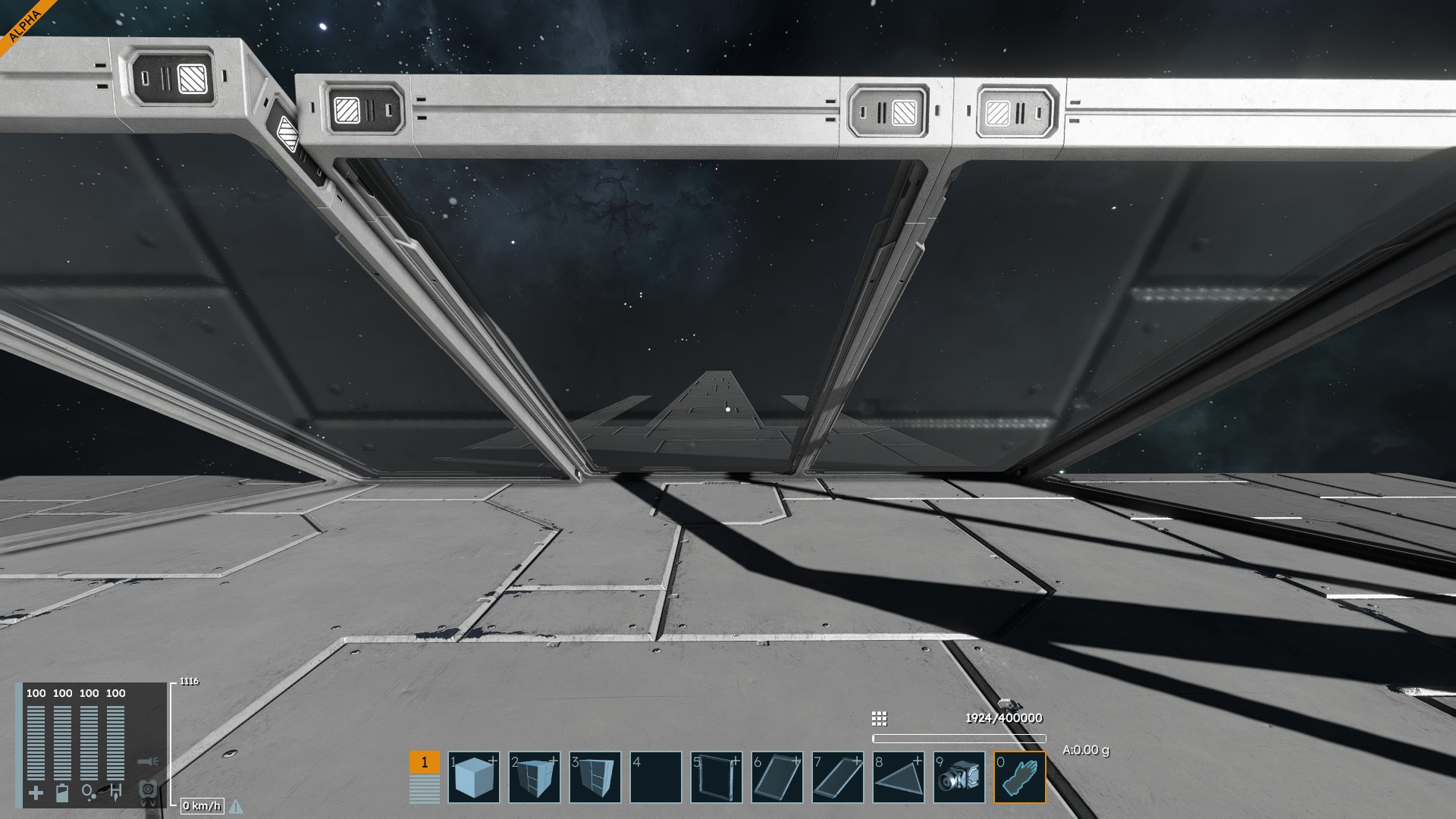Pick the block in hotbar slot 3
Image resolution: width=1456 pixels, height=819 pixels.
(595, 777)
